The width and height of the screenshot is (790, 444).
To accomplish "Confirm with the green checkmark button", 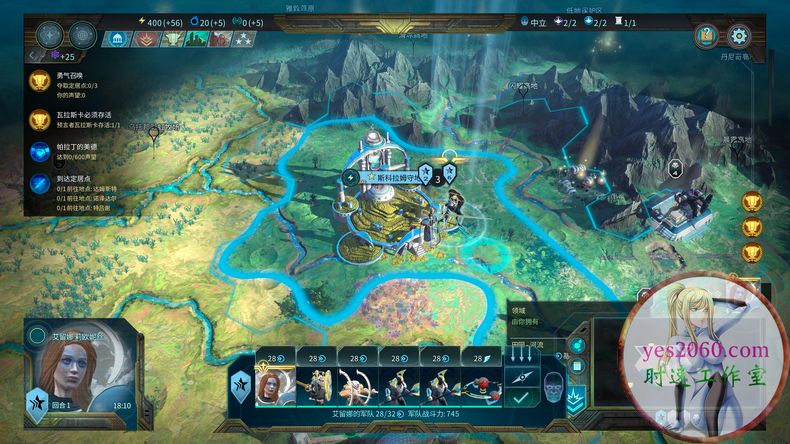I will [x=519, y=398].
